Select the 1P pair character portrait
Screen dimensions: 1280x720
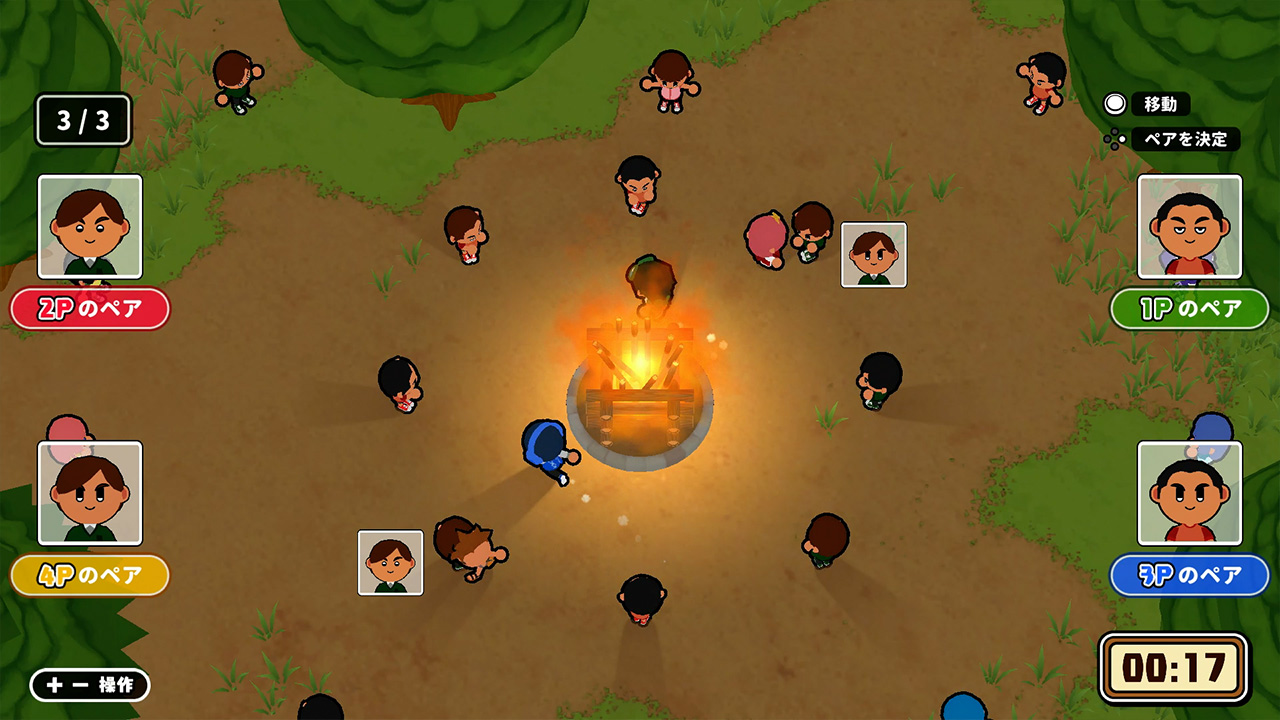coord(1190,228)
